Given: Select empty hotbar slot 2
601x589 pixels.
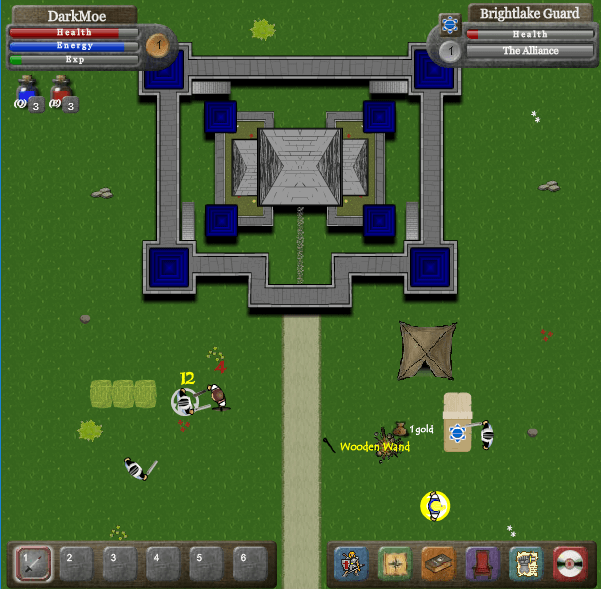Looking at the screenshot, I should [x=71, y=564].
